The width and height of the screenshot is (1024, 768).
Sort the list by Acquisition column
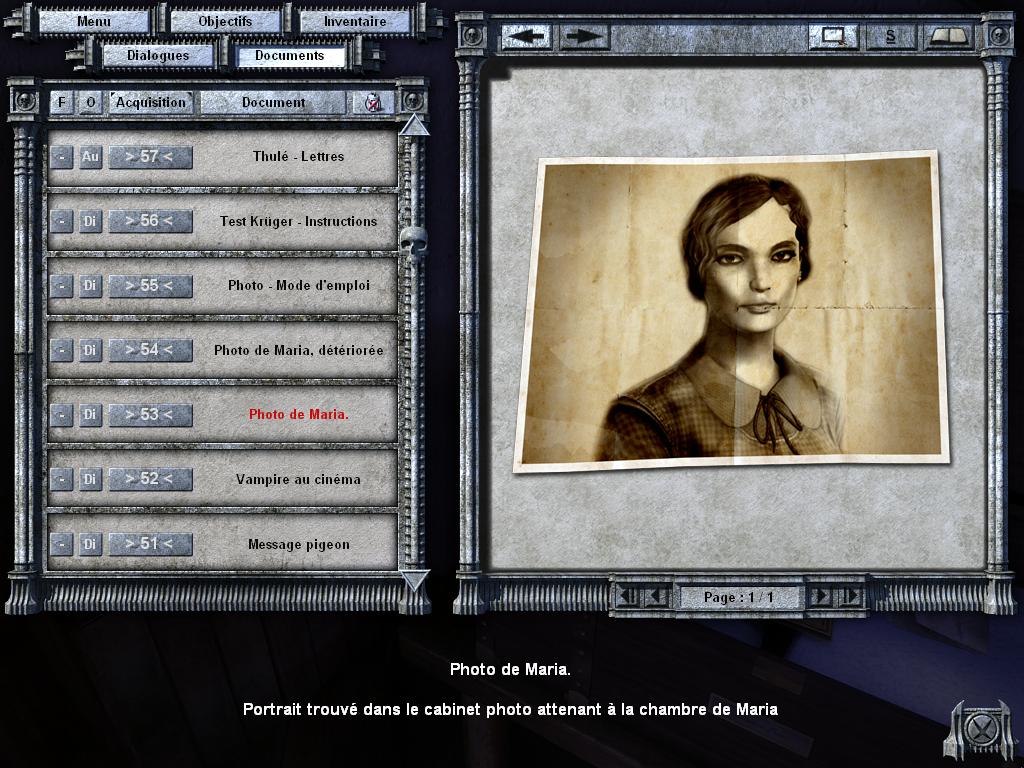(x=151, y=102)
